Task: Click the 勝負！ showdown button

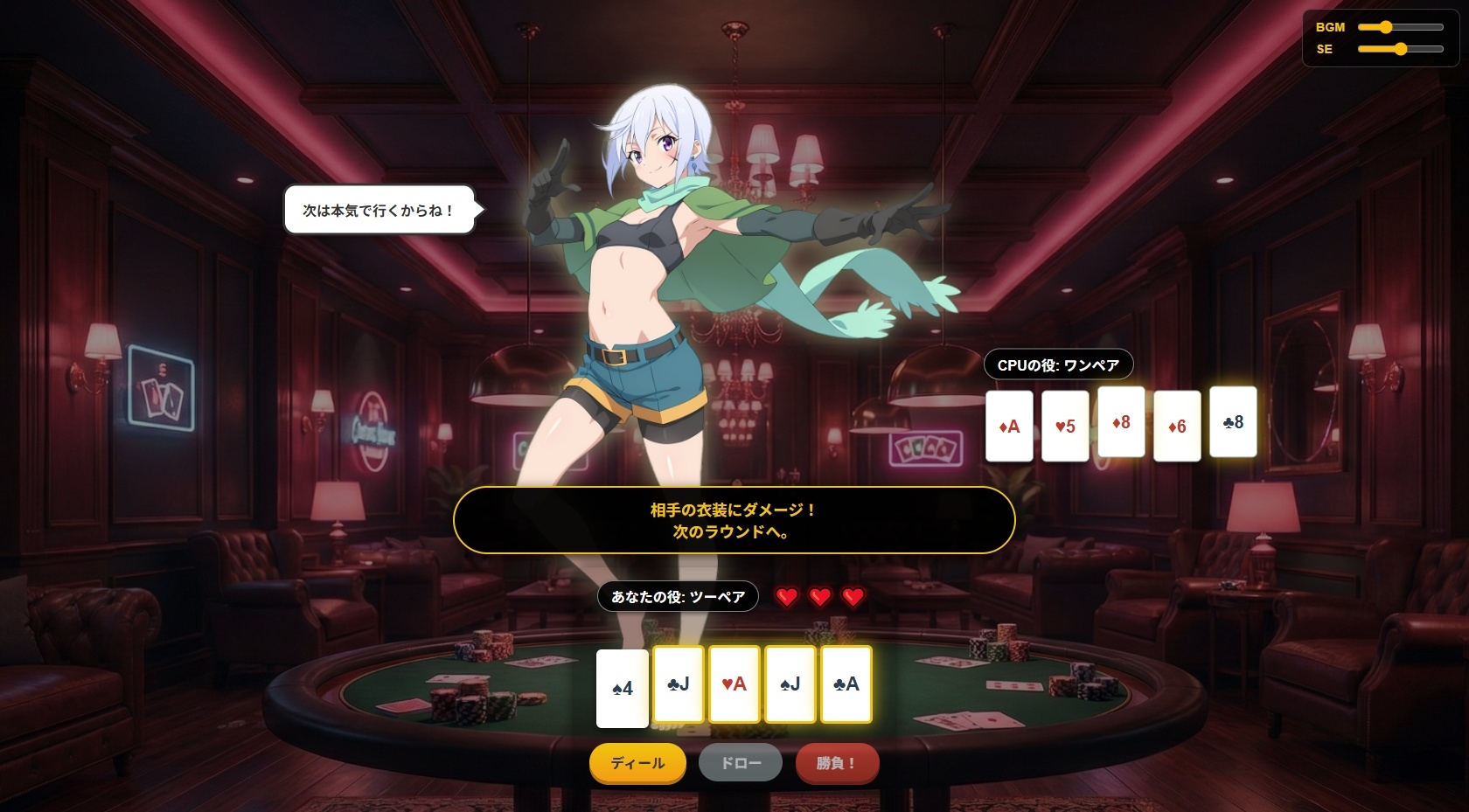Action: point(836,763)
